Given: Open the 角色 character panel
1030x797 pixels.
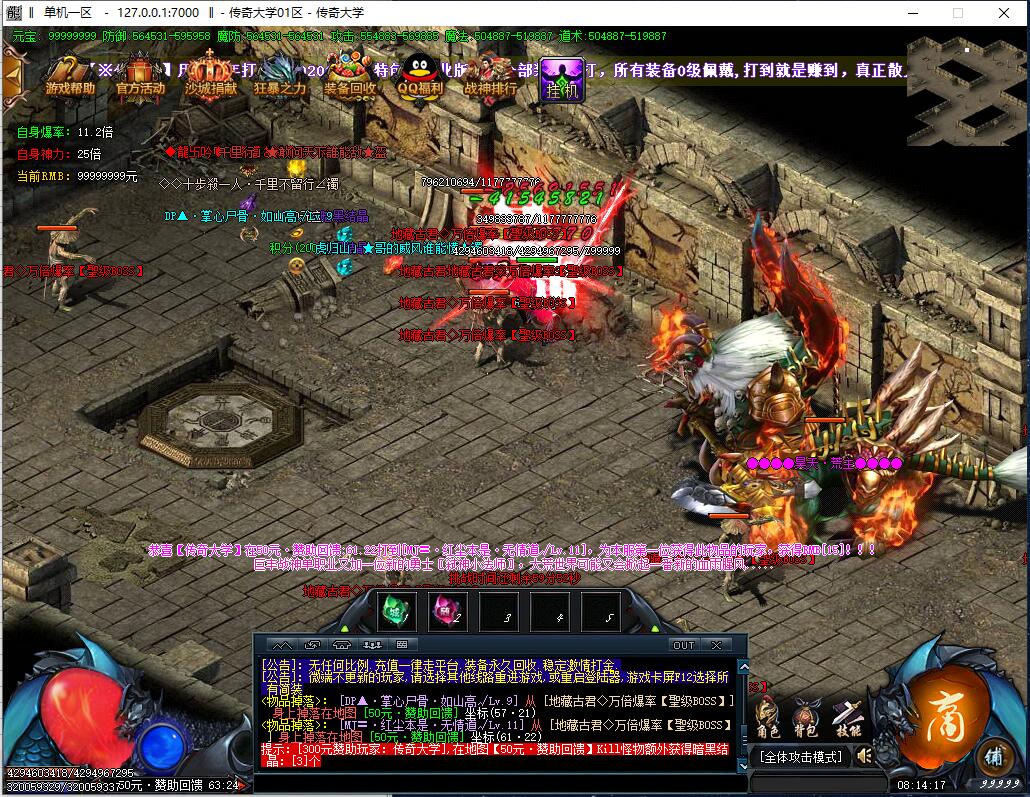Looking at the screenshot, I should 768,715.
